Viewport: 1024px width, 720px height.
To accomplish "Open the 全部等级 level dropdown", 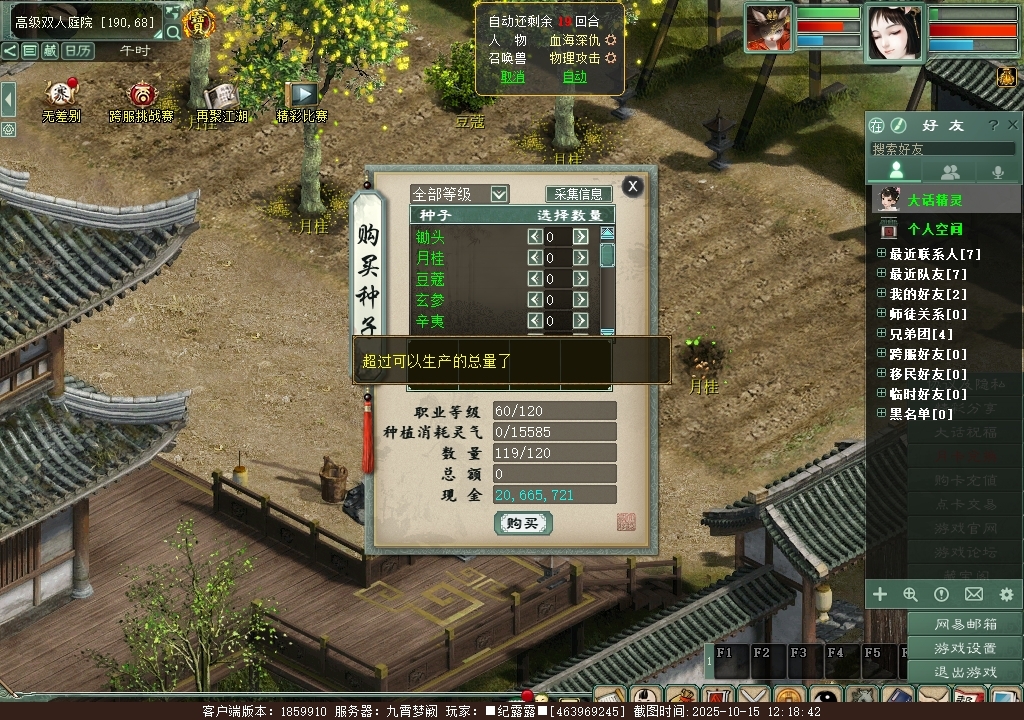I will coord(499,194).
